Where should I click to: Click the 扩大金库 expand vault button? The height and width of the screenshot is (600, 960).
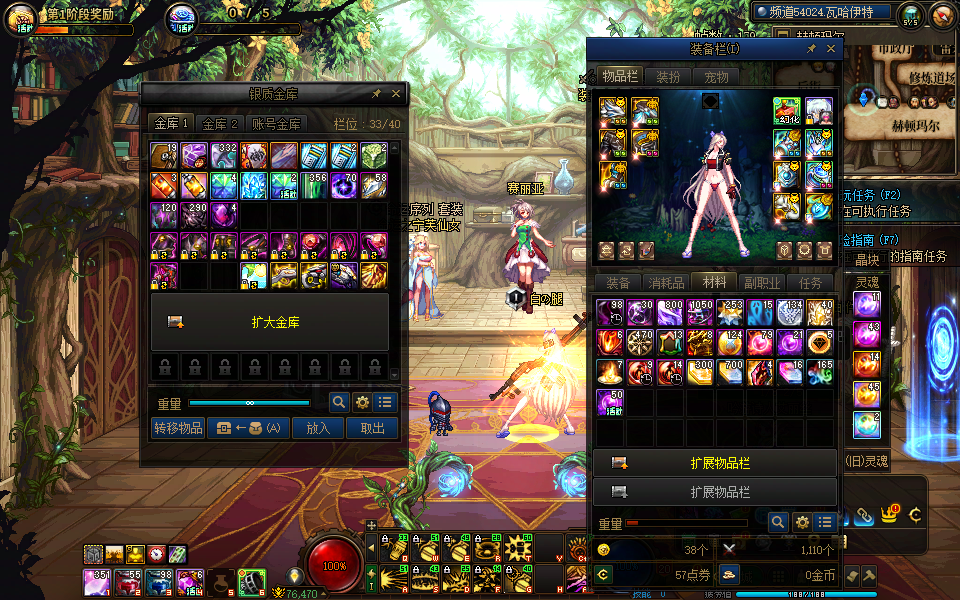270,322
